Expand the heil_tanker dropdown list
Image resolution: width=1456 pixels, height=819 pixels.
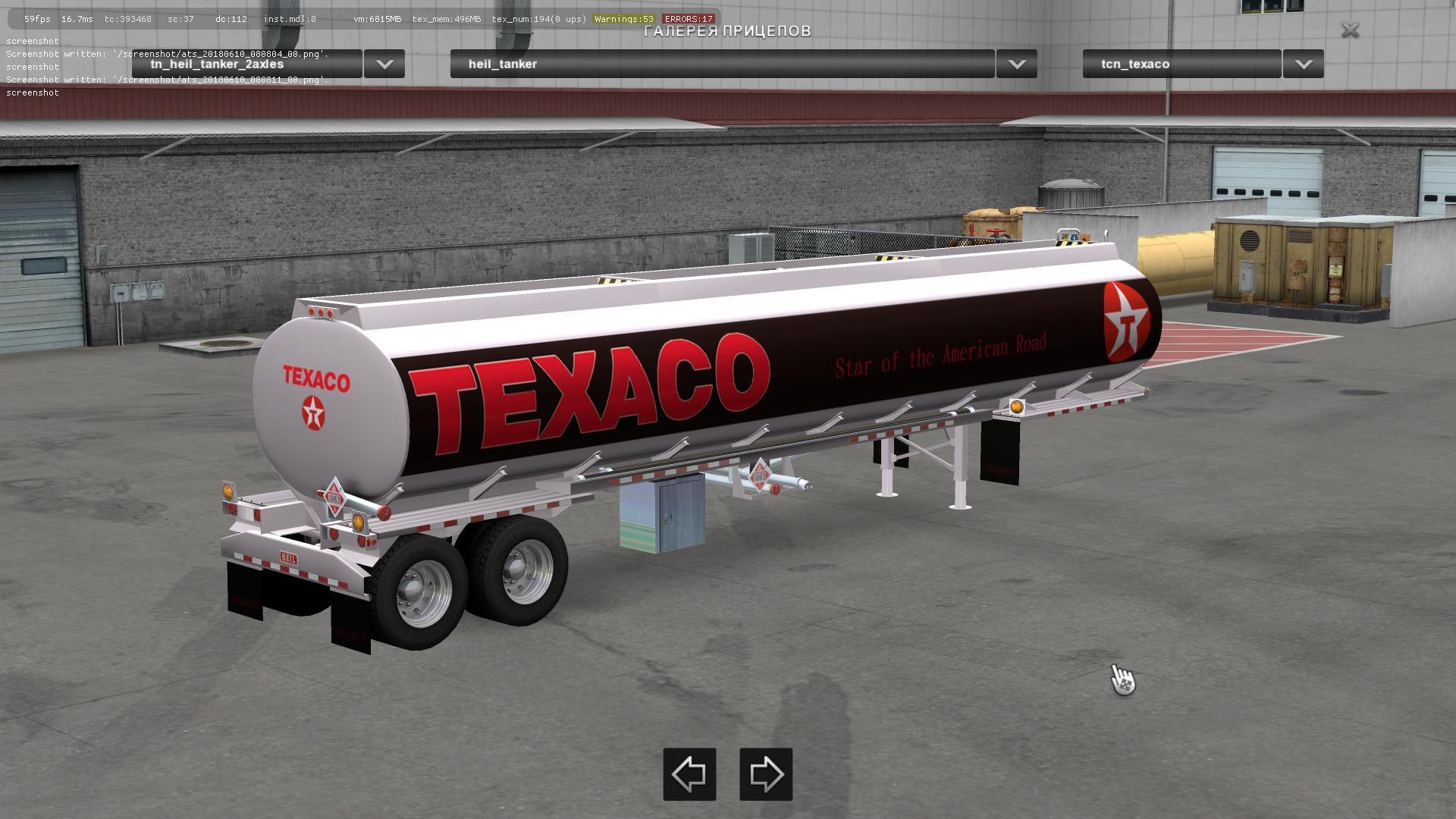(1016, 64)
